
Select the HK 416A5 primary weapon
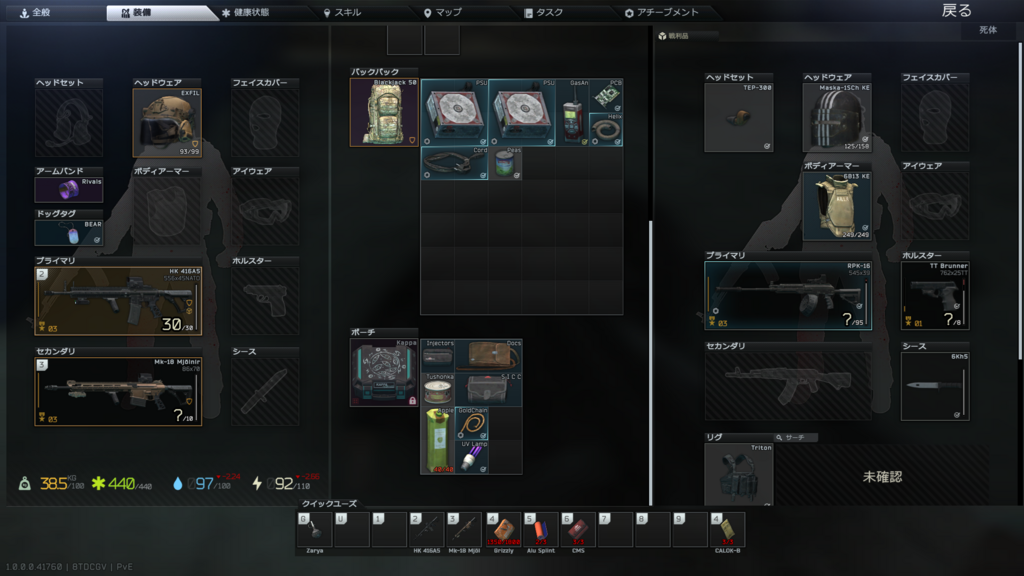pyautogui.click(x=118, y=300)
